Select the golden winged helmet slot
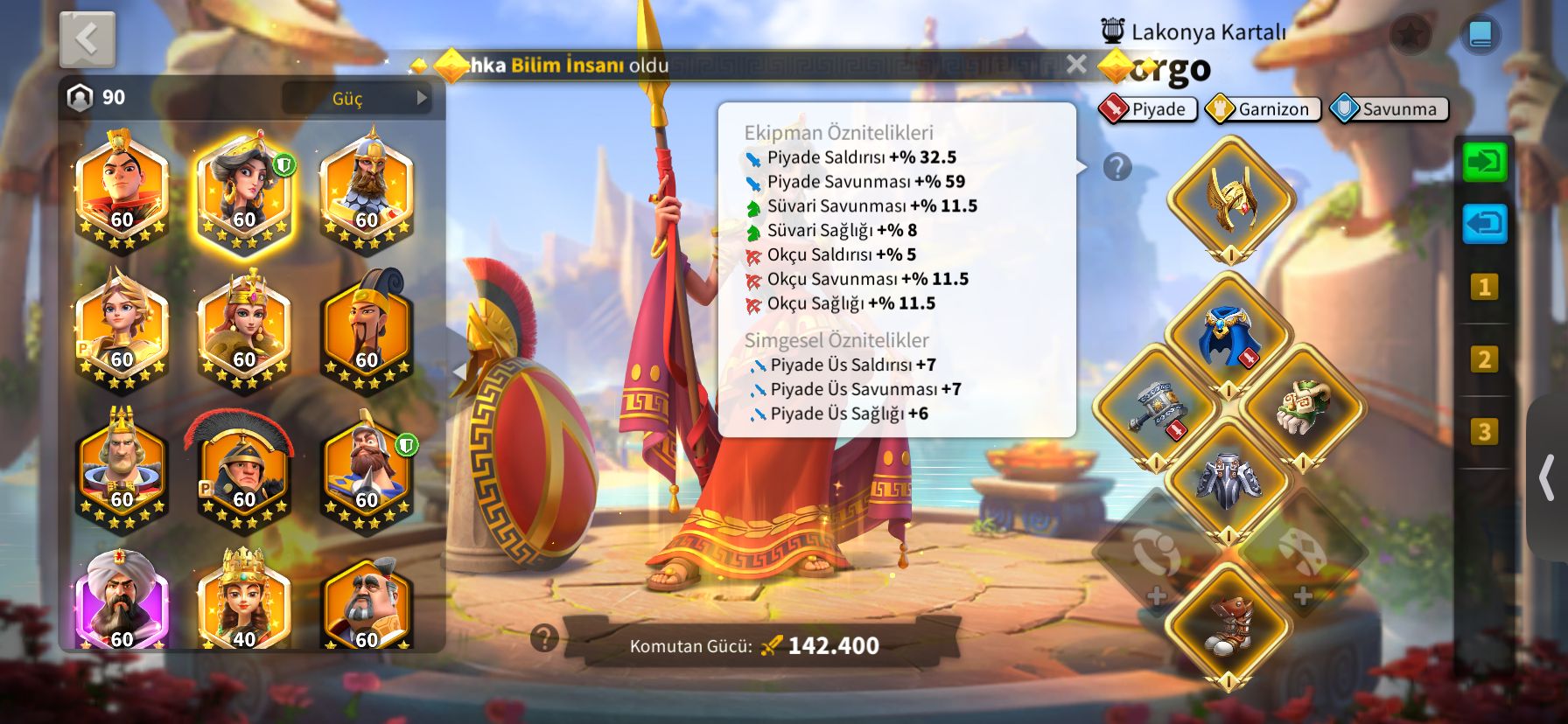 tap(1230, 199)
